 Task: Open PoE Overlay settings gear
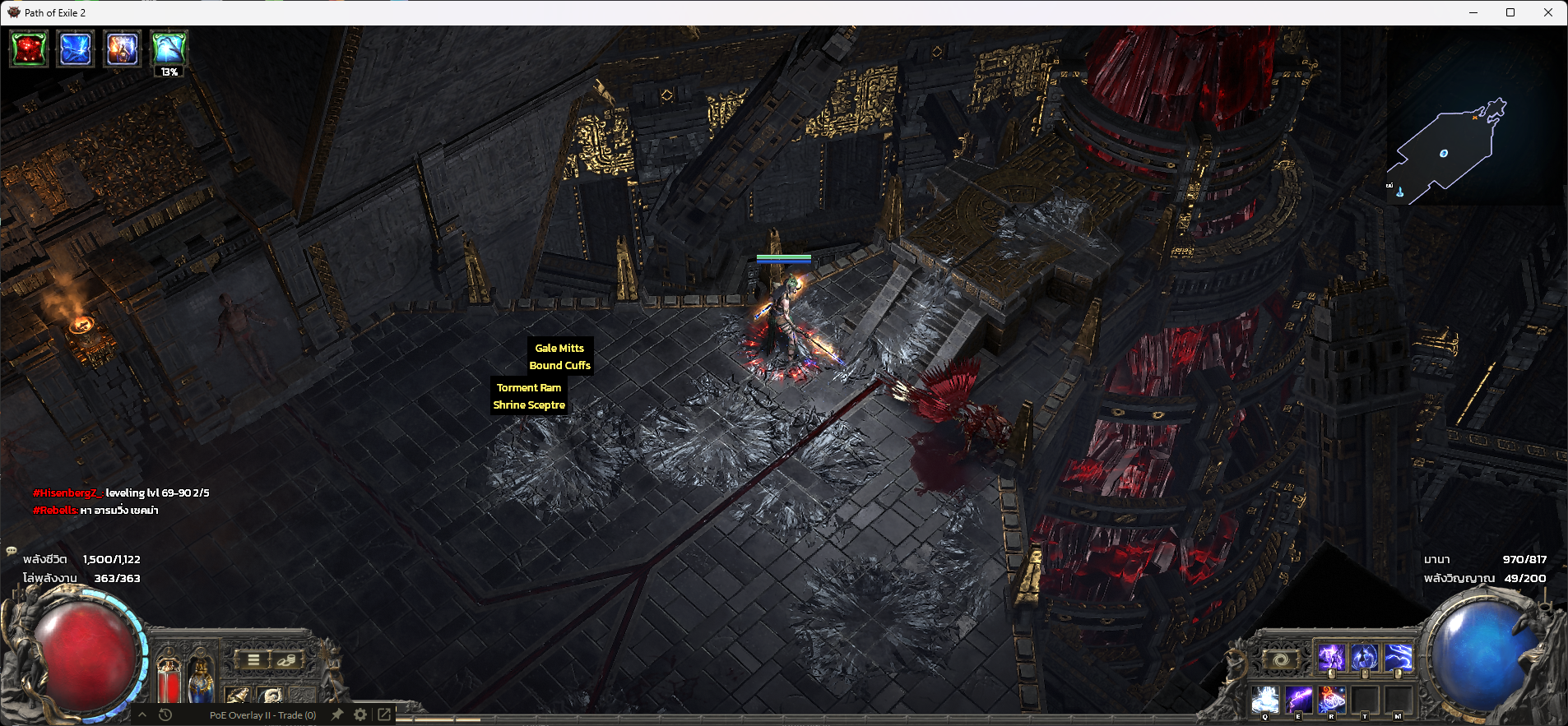(360, 714)
